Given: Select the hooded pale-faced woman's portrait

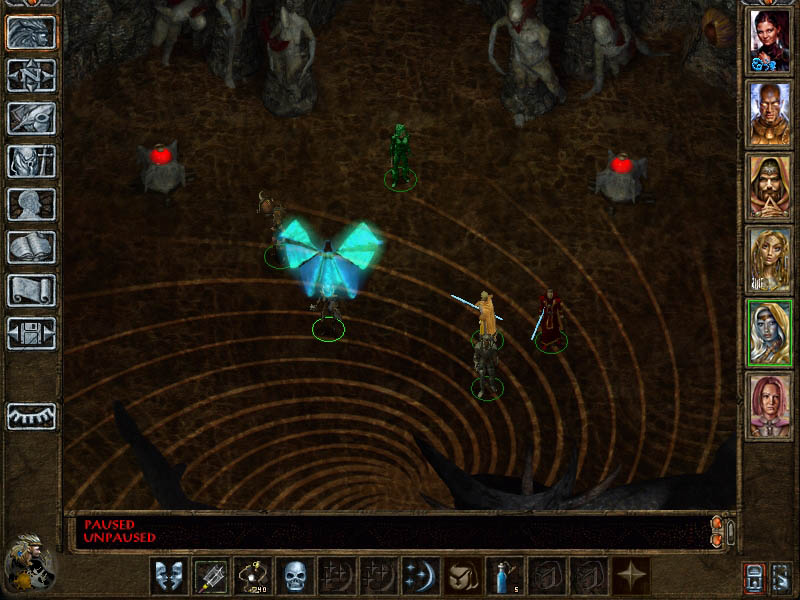Looking at the screenshot, I should coord(770,333).
